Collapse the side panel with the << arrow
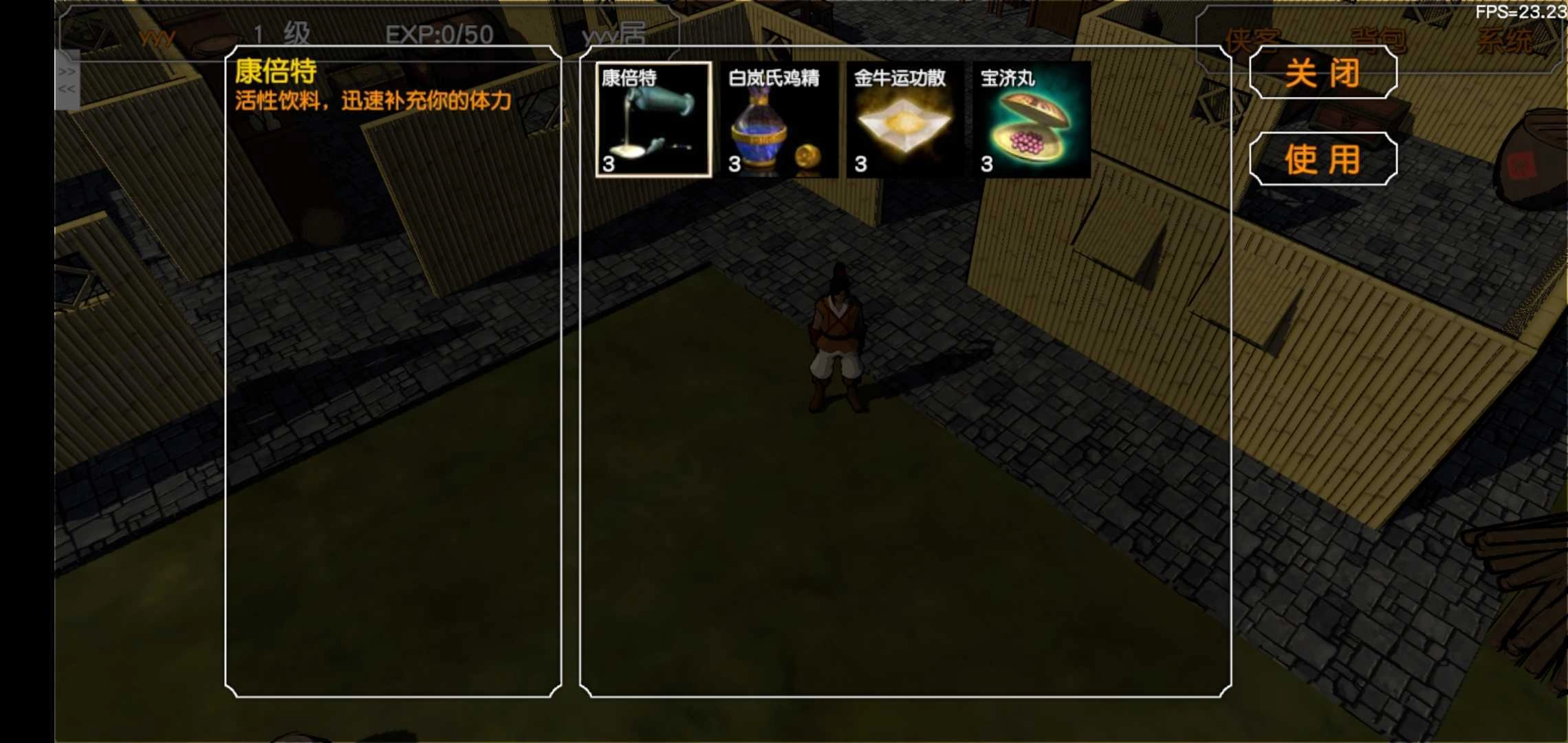Viewport: 1568px width, 743px height. point(68,90)
